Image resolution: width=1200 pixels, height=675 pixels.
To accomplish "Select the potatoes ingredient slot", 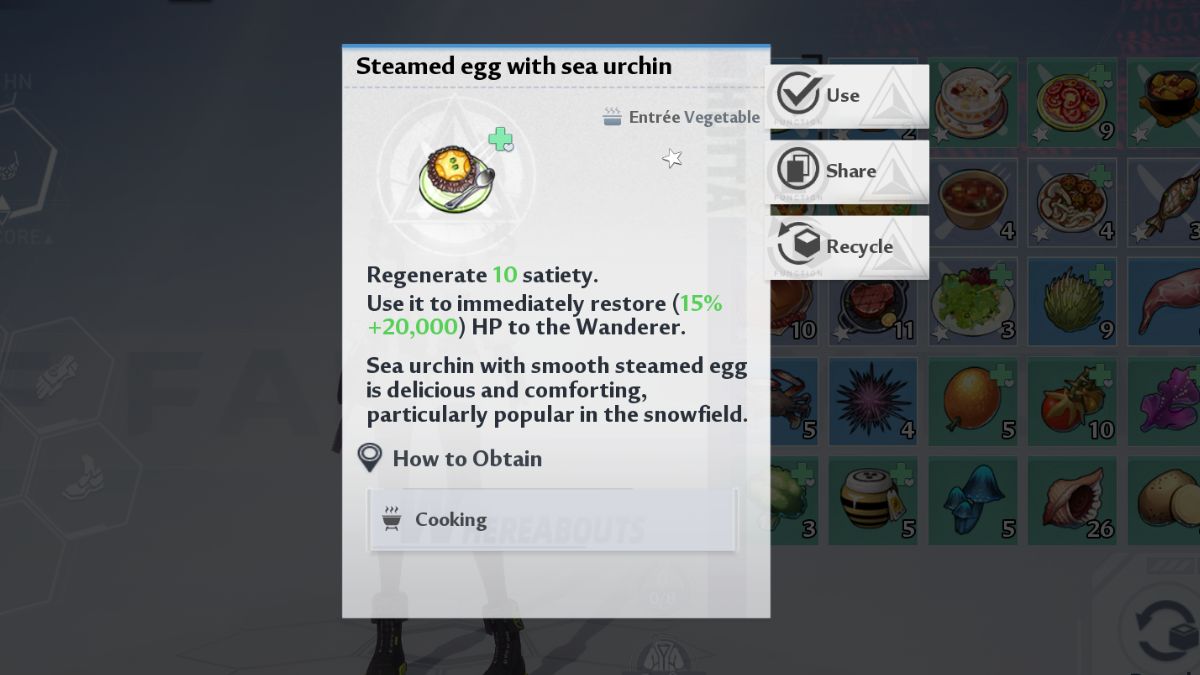I will tap(1165, 500).
